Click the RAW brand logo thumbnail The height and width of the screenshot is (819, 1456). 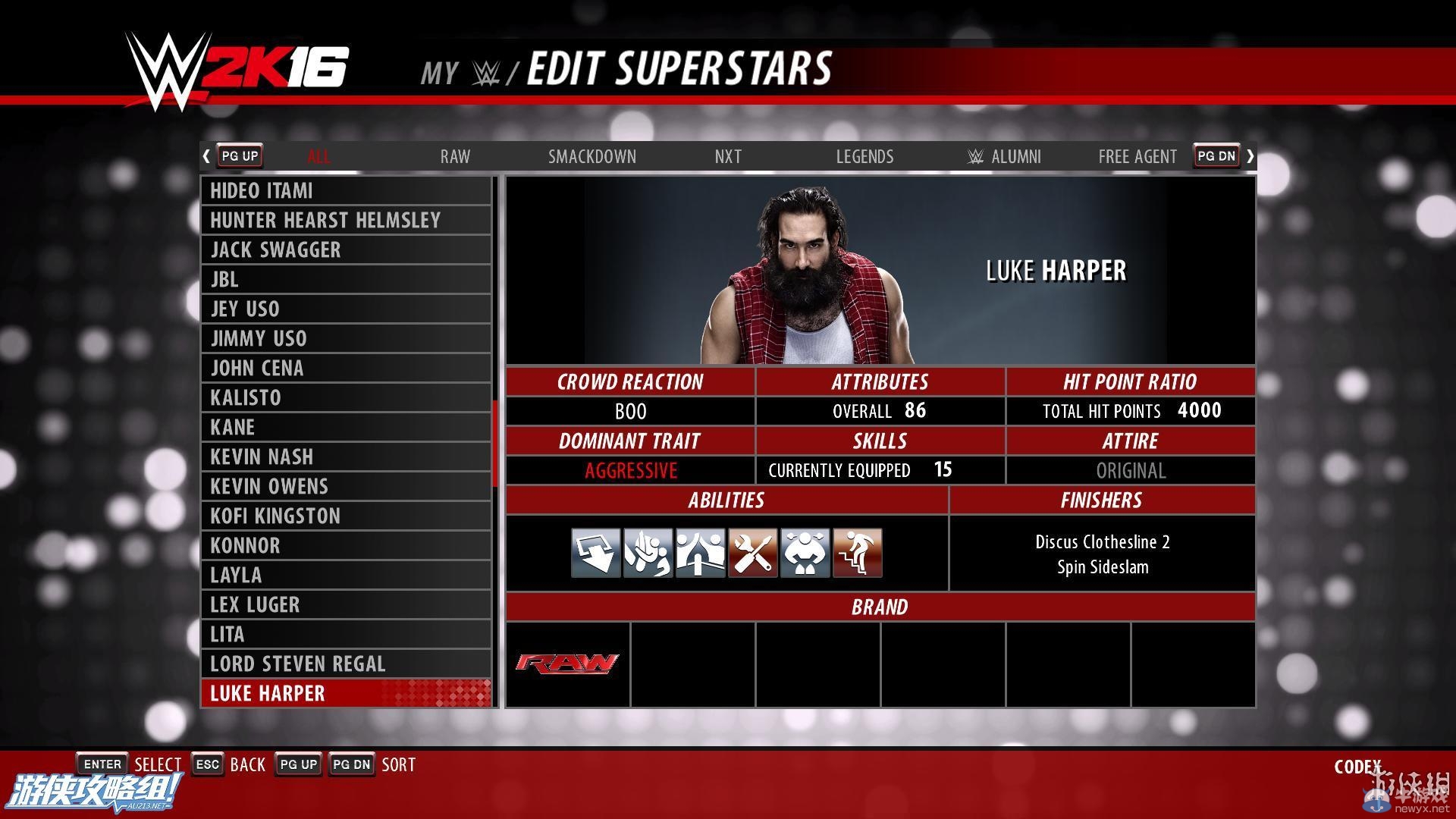pos(567,663)
